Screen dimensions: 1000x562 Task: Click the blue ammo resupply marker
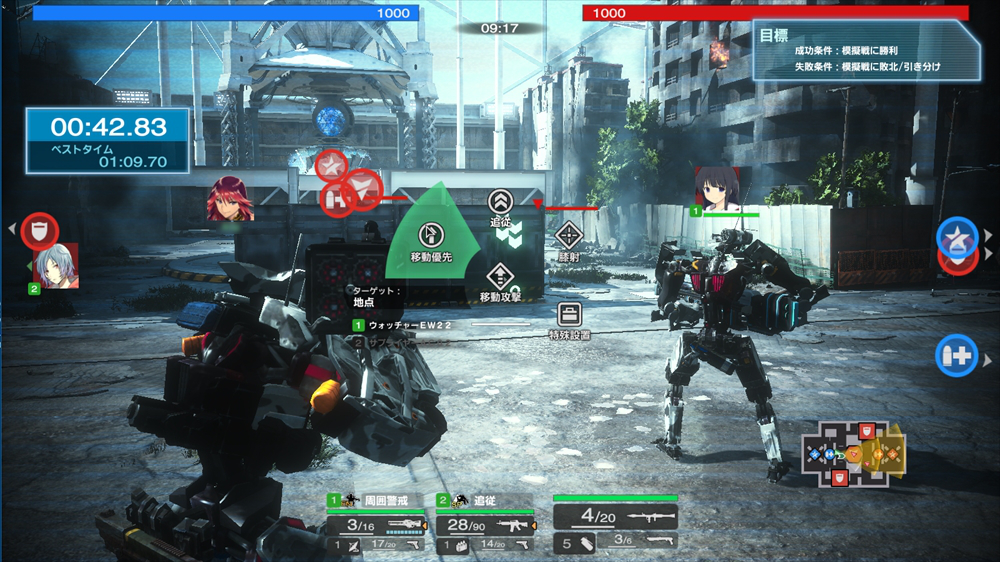click(956, 355)
